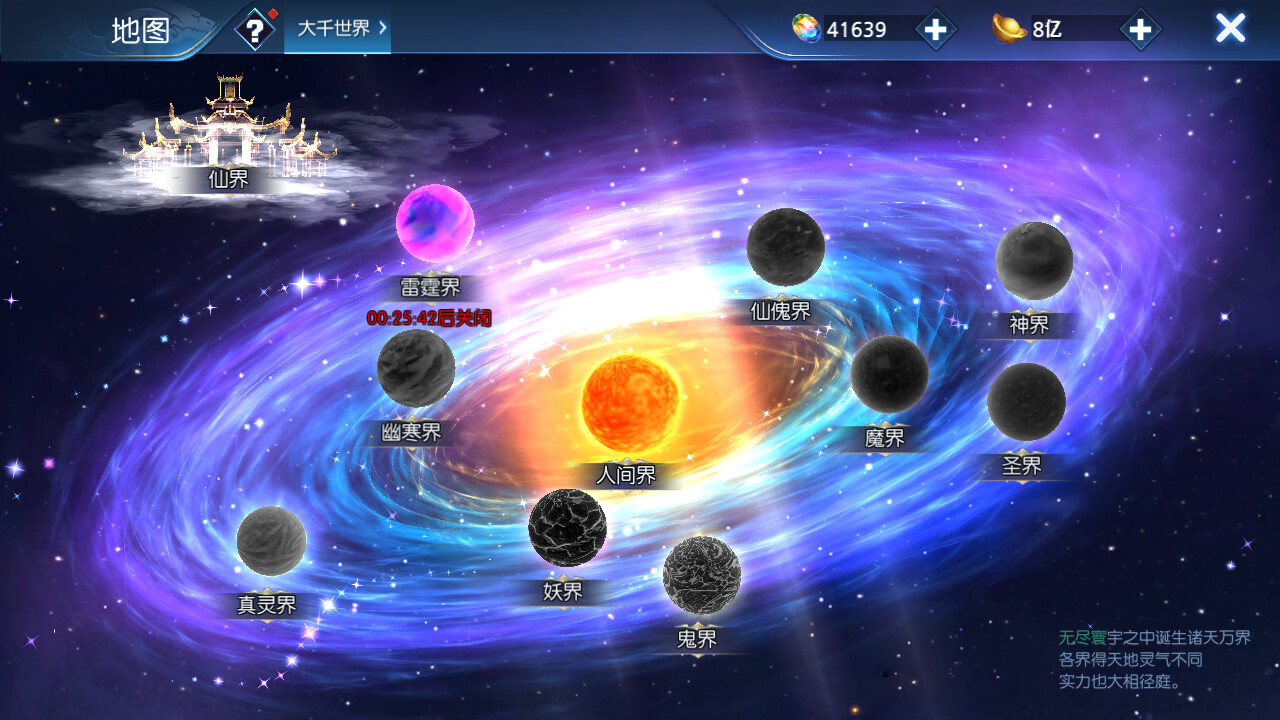Select the 大千世界 breadcrumb tab
The image size is (1280, 720).
[x=337, y=29]
